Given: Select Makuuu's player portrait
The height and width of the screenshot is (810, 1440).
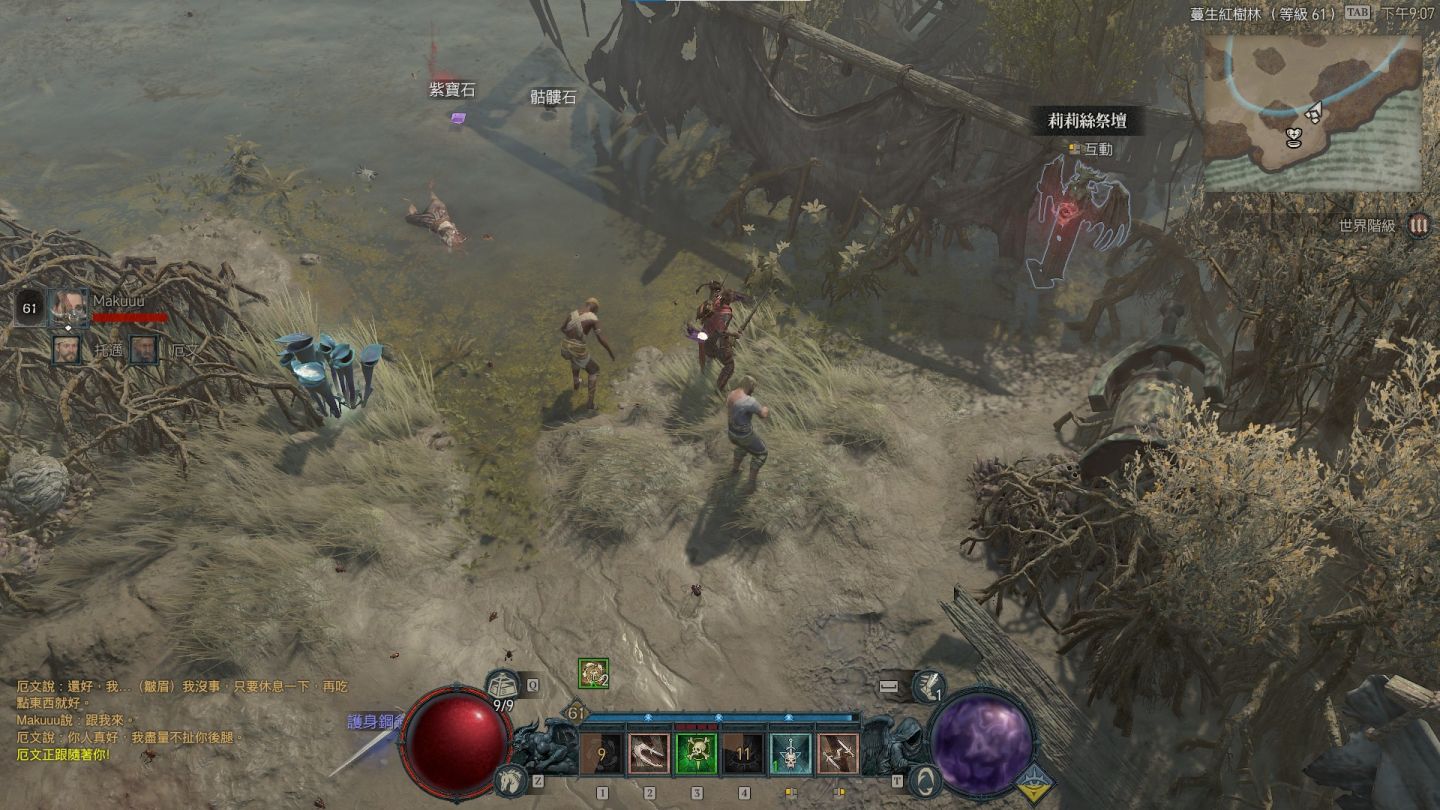Looking at the screenshot, I should tap(67, 307).
